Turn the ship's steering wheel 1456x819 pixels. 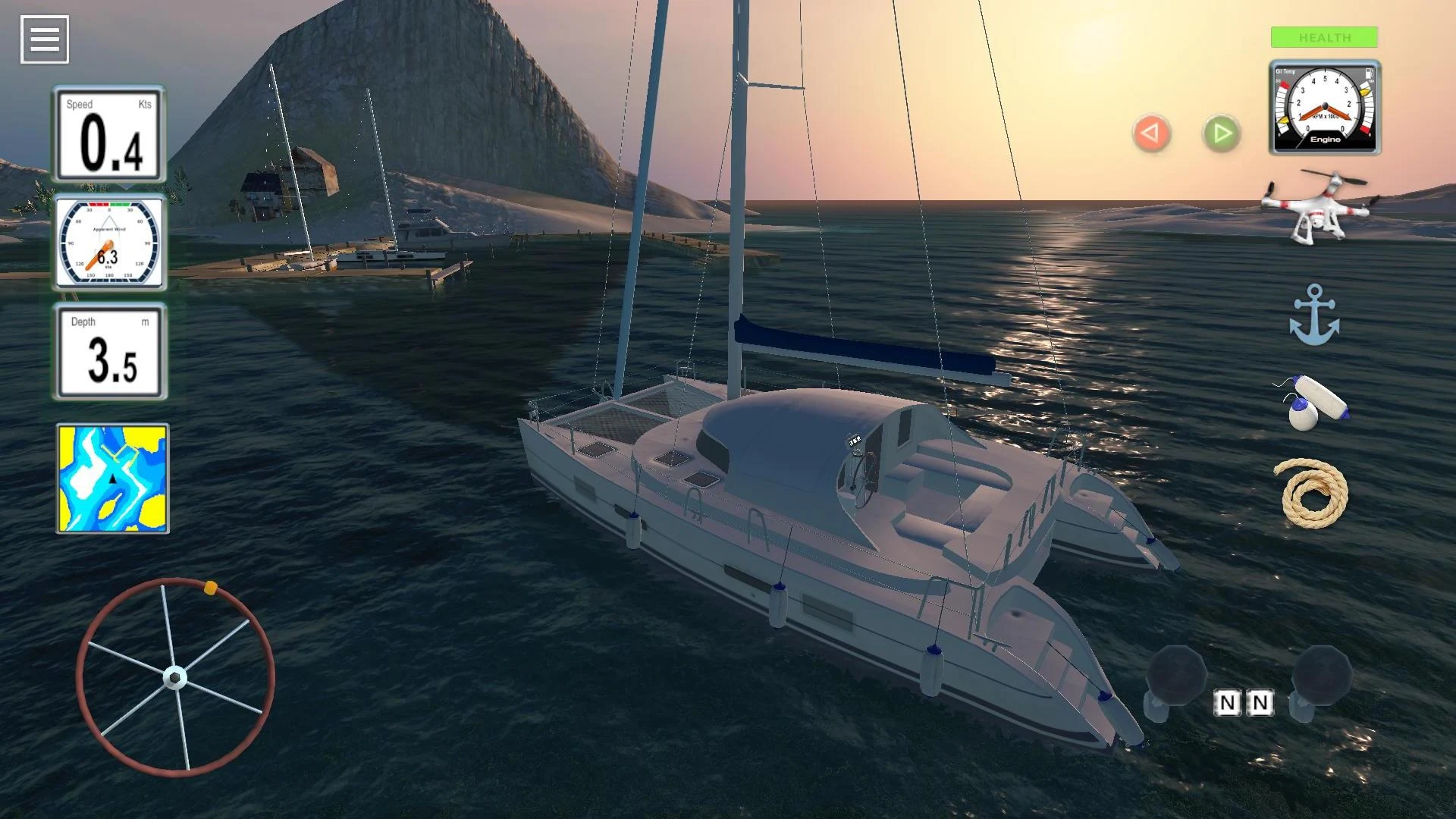pos(174,679)
